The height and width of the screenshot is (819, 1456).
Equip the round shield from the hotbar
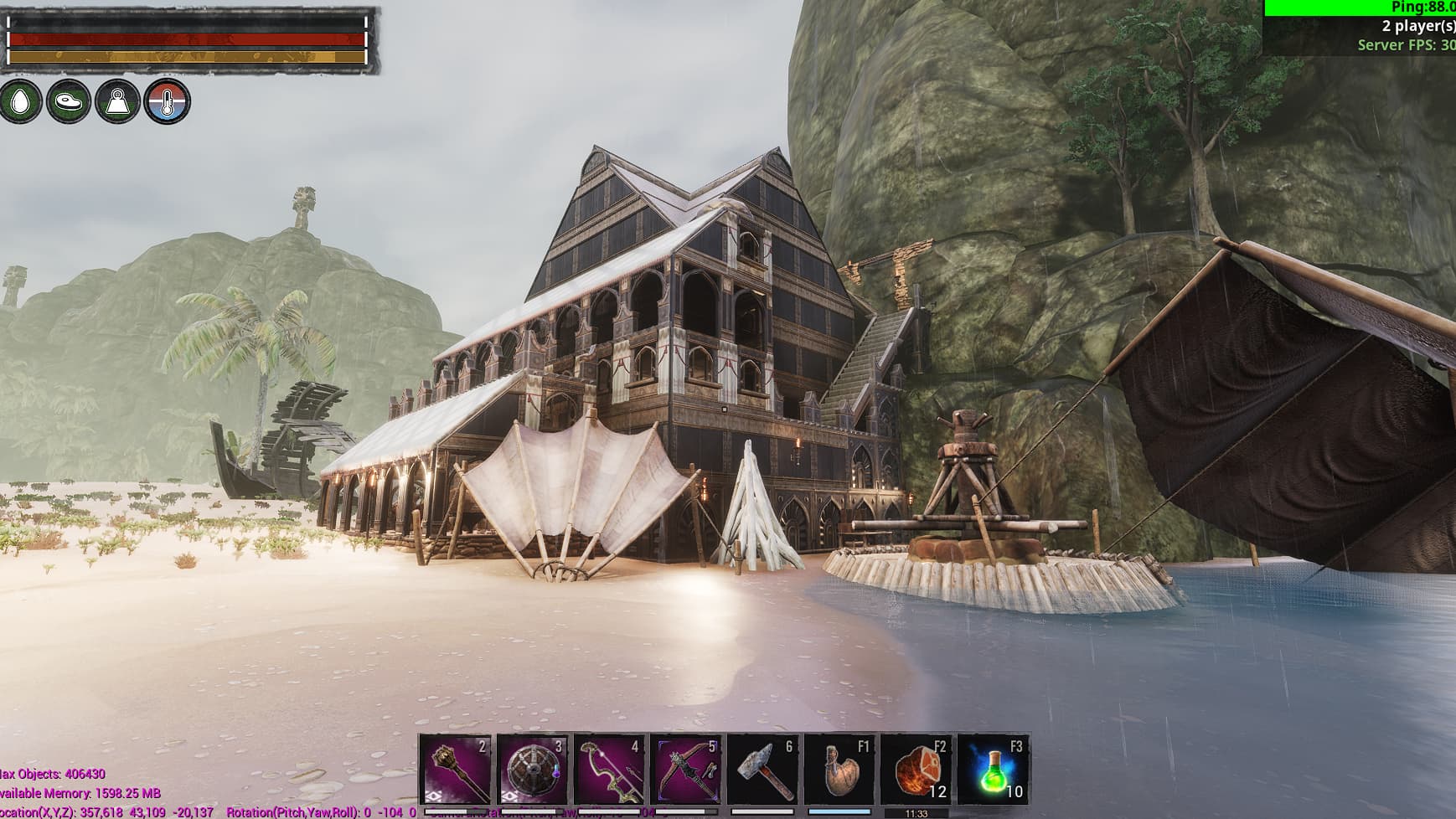[533, 770]
